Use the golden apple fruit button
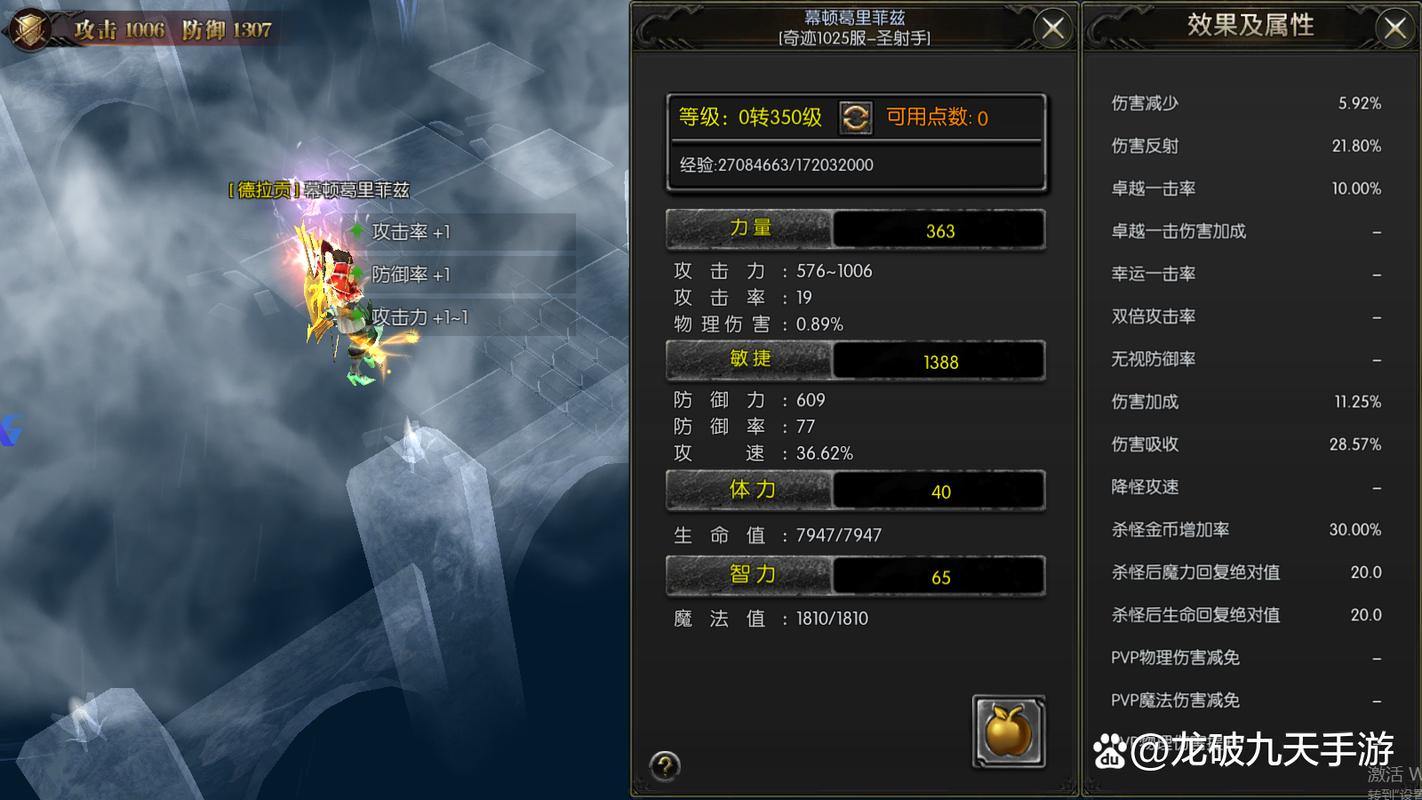 (1008, 732)
